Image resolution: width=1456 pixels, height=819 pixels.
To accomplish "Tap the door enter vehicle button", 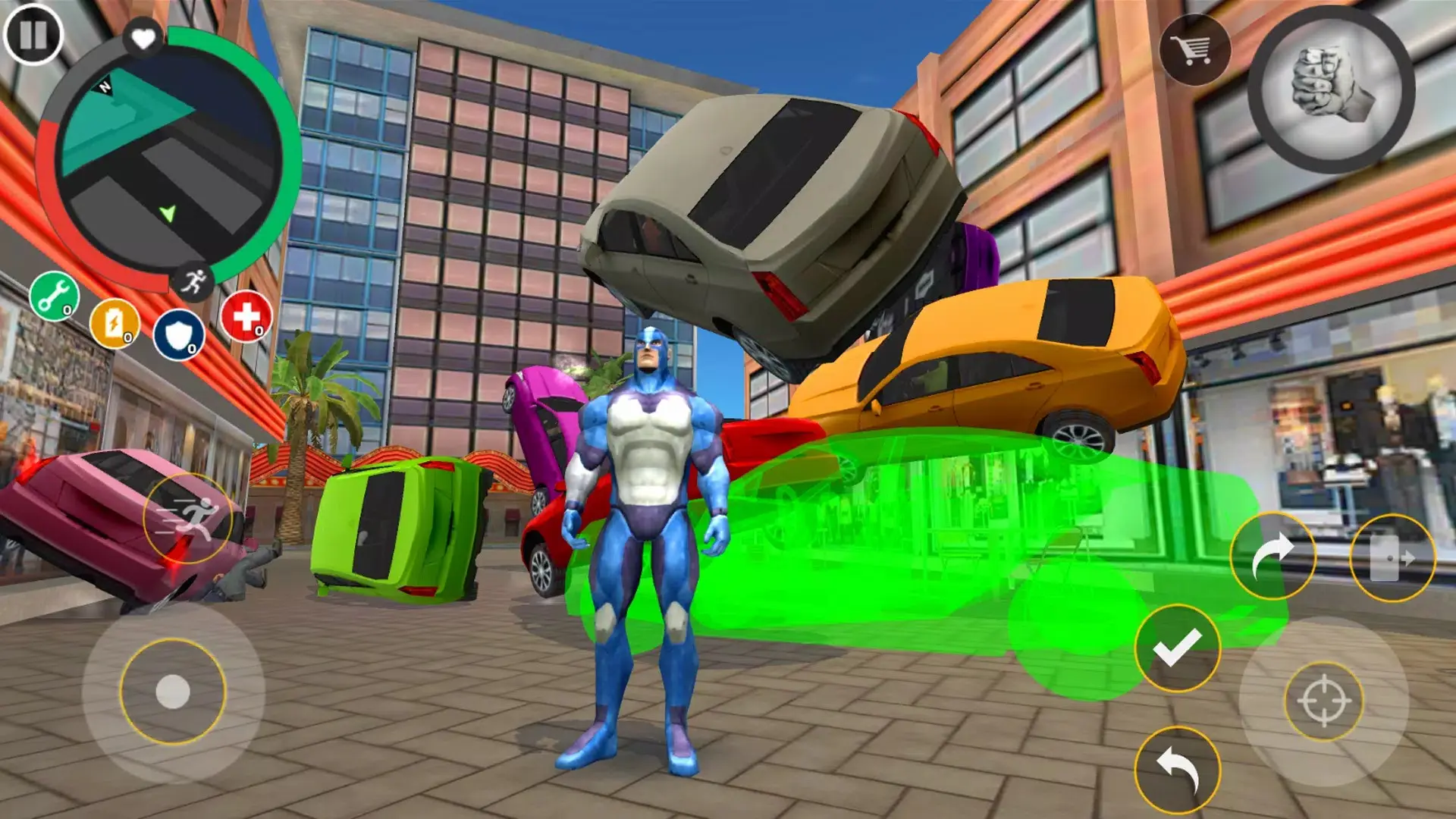I will click(1392, 557).
